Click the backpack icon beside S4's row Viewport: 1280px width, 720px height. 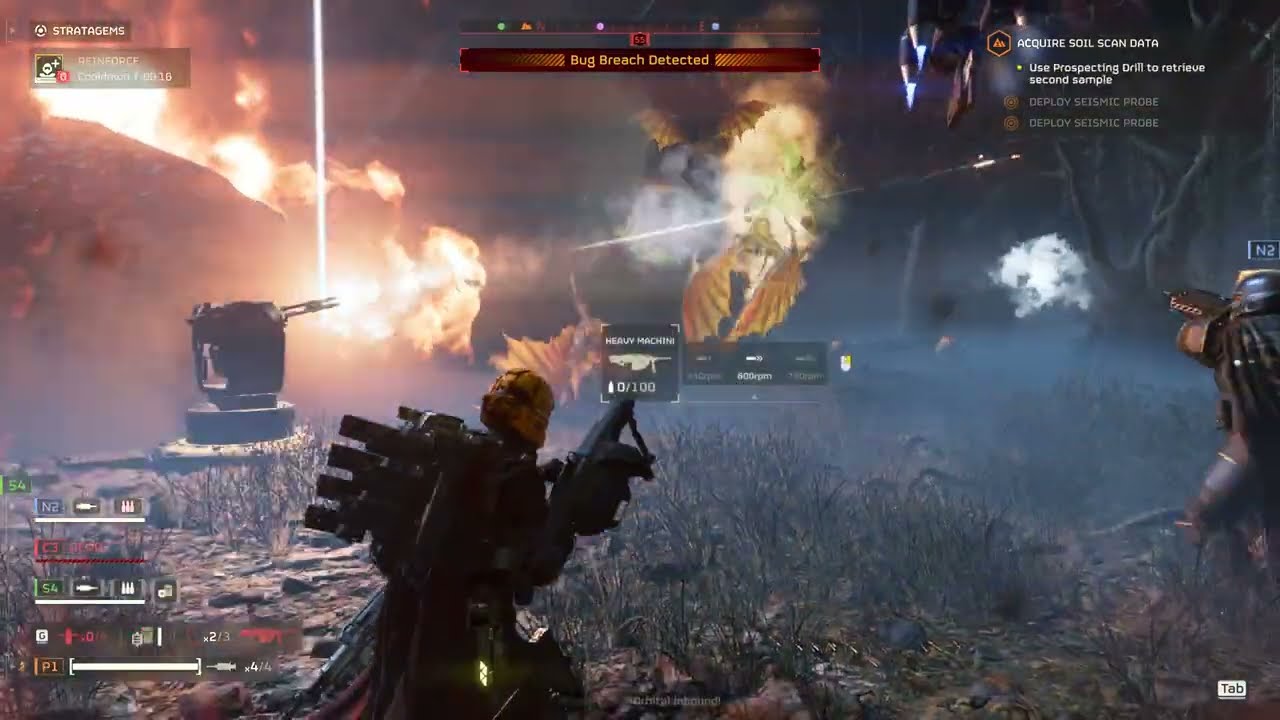pyautogui.click(x=165, y=590)
